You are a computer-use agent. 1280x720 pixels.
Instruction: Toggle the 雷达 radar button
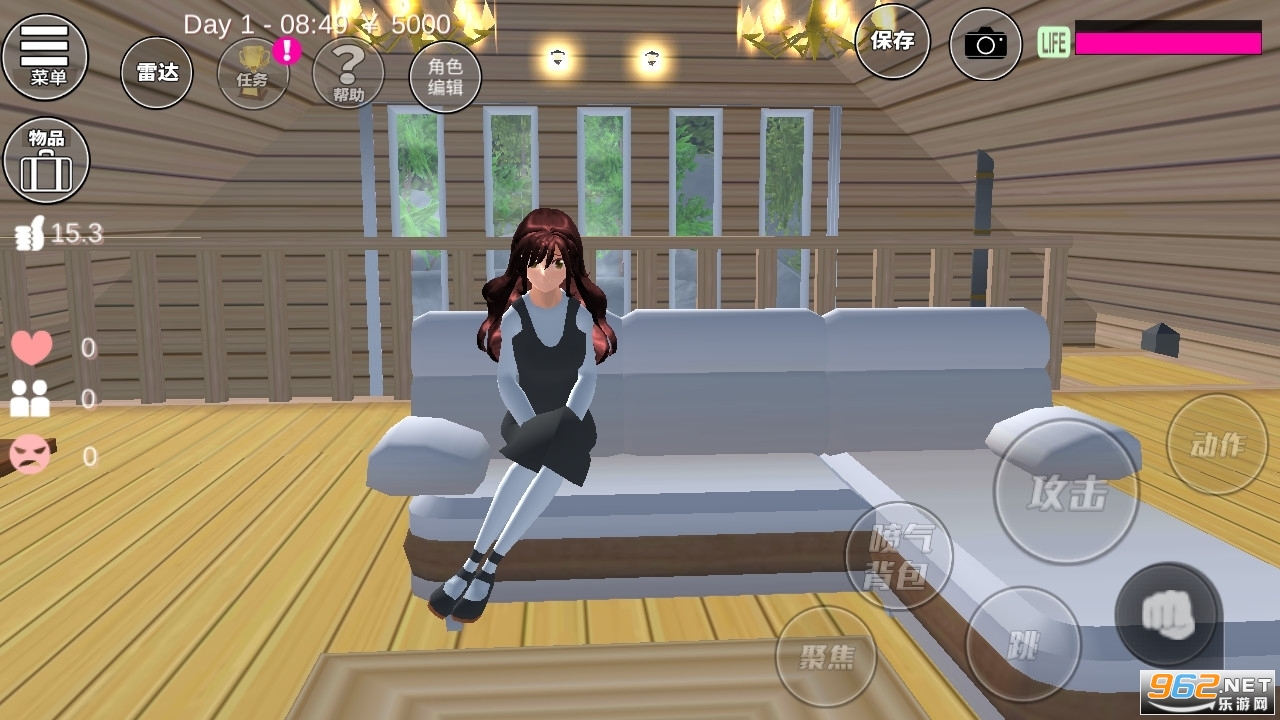pos(157,72)
